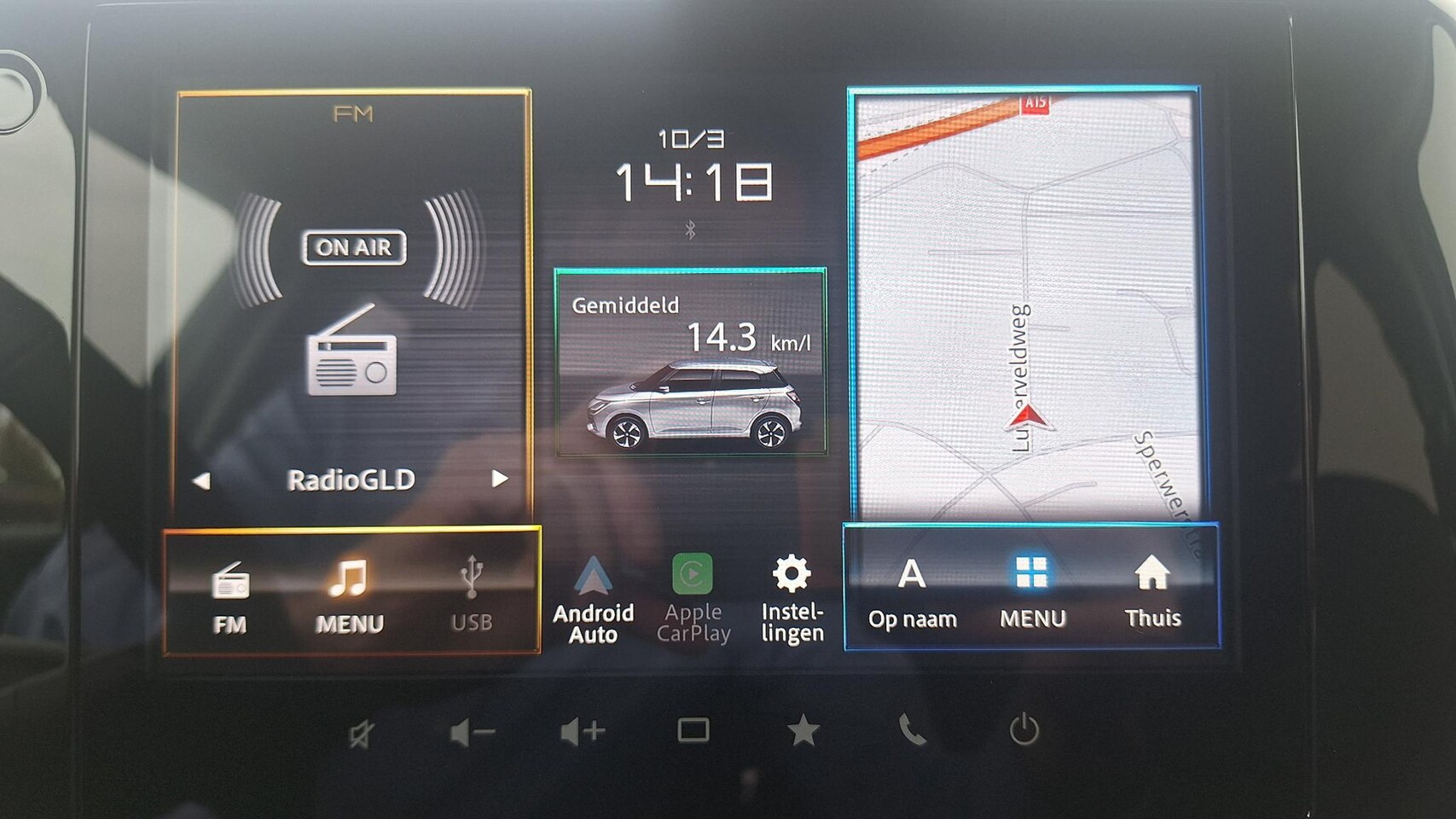This screenshot has width=1456, height=819.
Task: Launch Android Auto
Action: (x=593, y=599)
